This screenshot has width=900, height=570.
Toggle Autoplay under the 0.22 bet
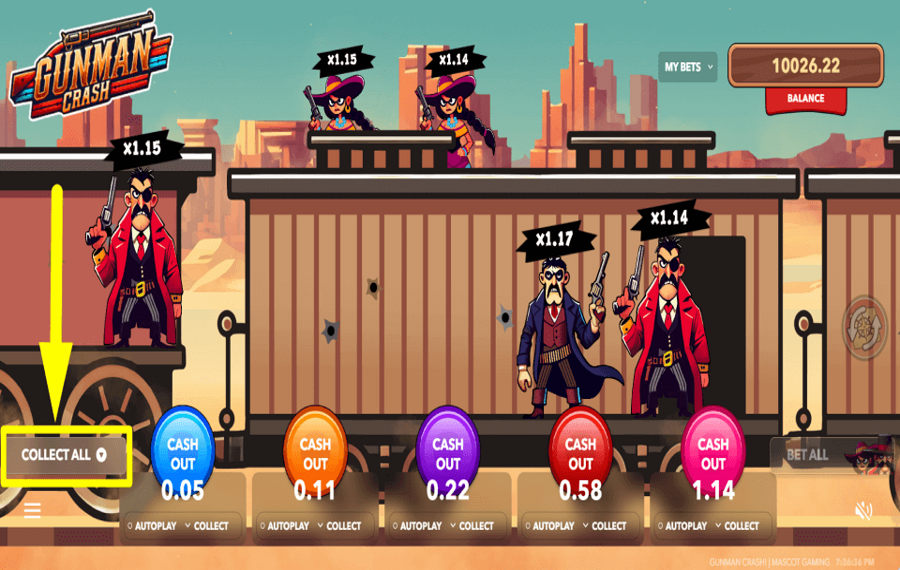point(419,526)
